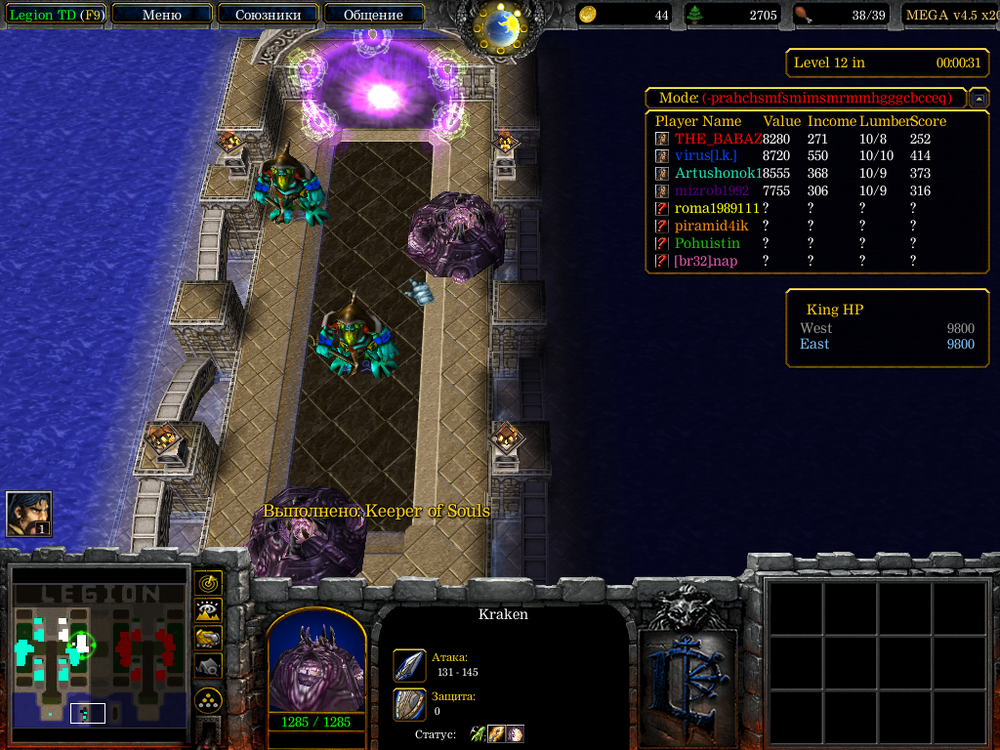The image size is (1000, 750).
Task: Activate the minimap signal ping button
Action: click(x=209, y=582)
